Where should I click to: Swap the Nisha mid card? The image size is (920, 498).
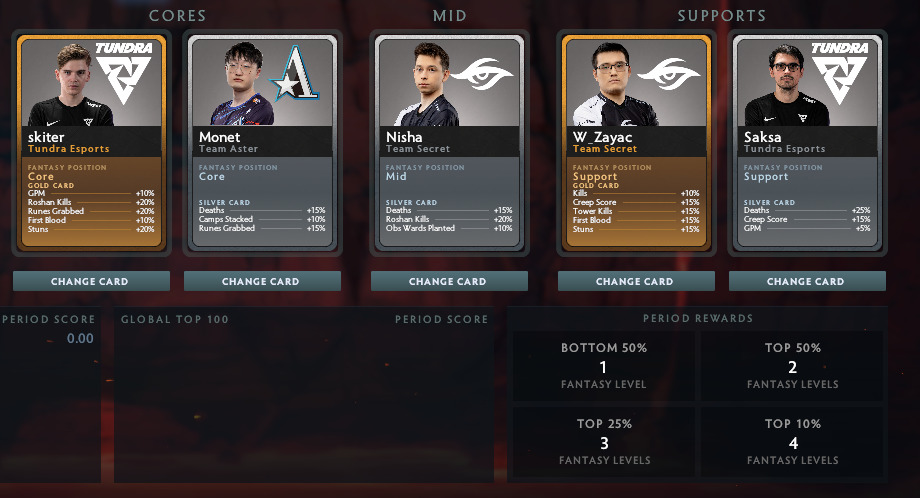click(x=448, y=281)
